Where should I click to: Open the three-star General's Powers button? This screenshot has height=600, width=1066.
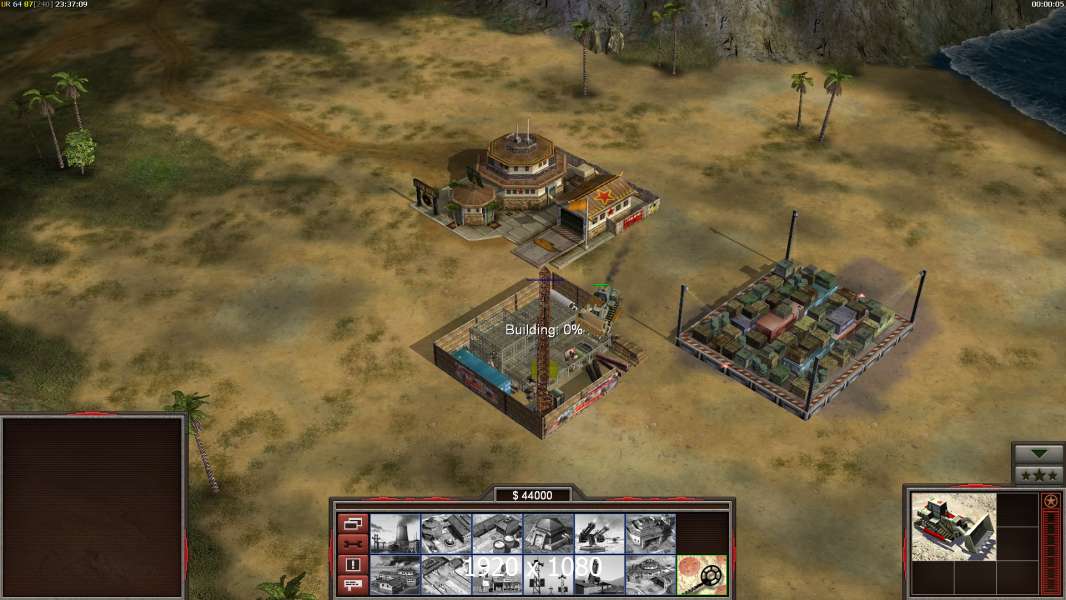pos(1038,474)
